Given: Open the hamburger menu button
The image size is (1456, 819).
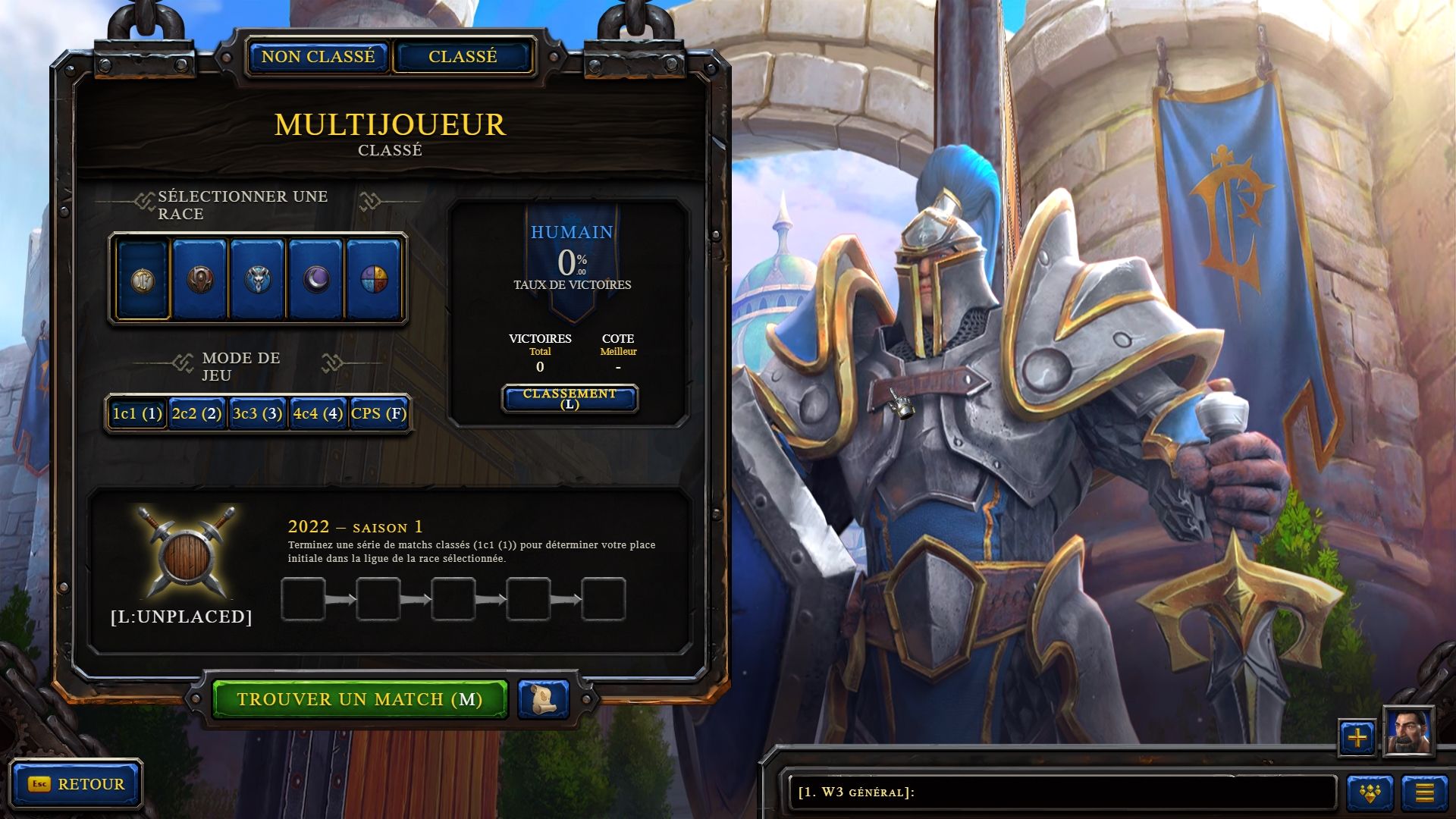Looking at the screenshot, I should click(x=1424, y=793).
